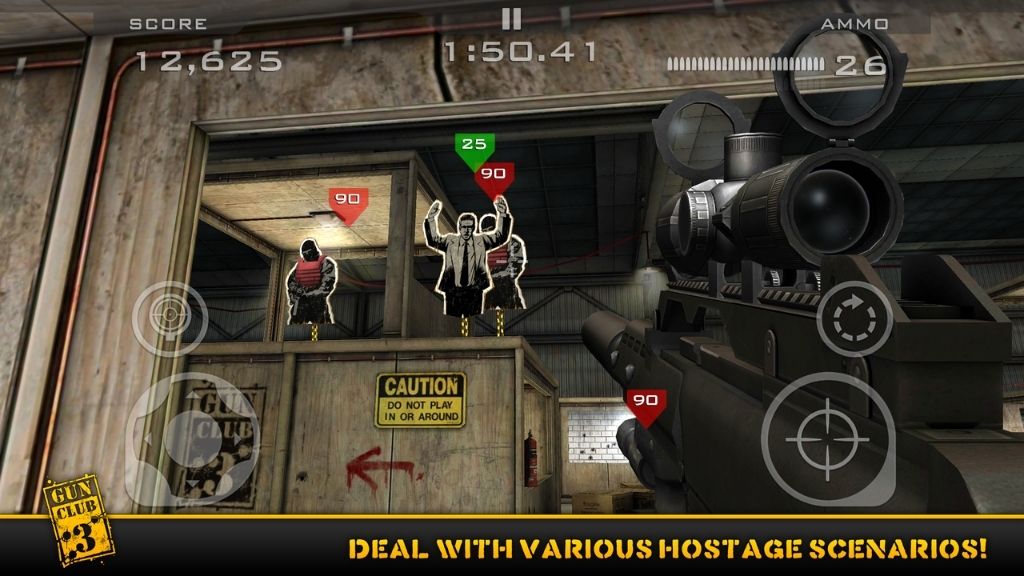Tap the crosshair fire button
The width and height of the screenshot is (1024, 576).
pos(827,439)
